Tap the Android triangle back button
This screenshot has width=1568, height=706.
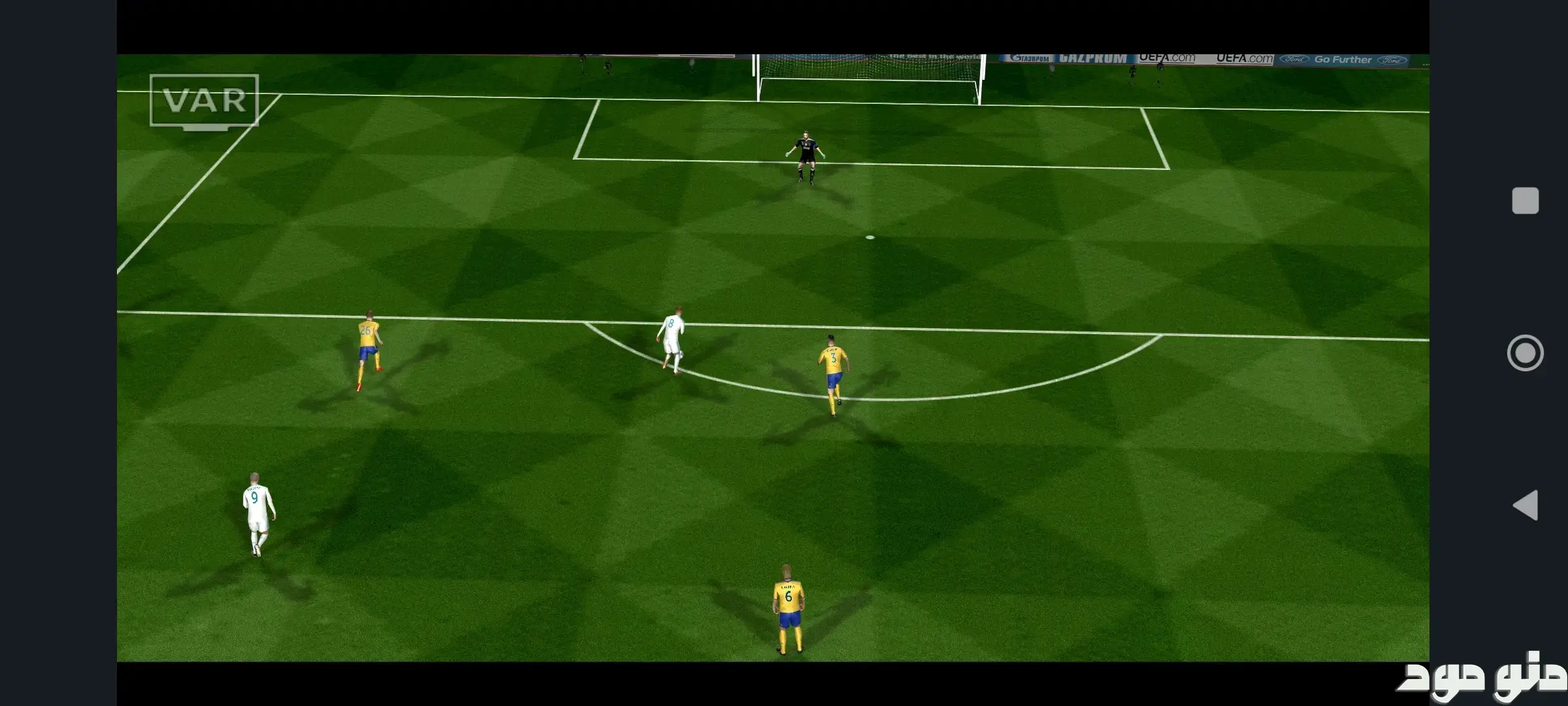[x=1526, y=505]
